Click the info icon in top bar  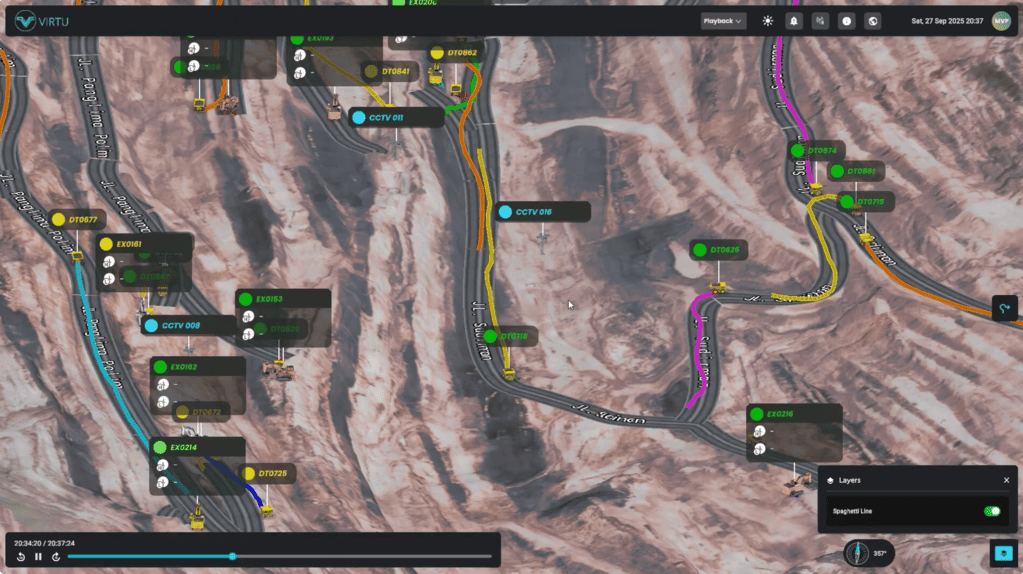(x=846, y=21)
